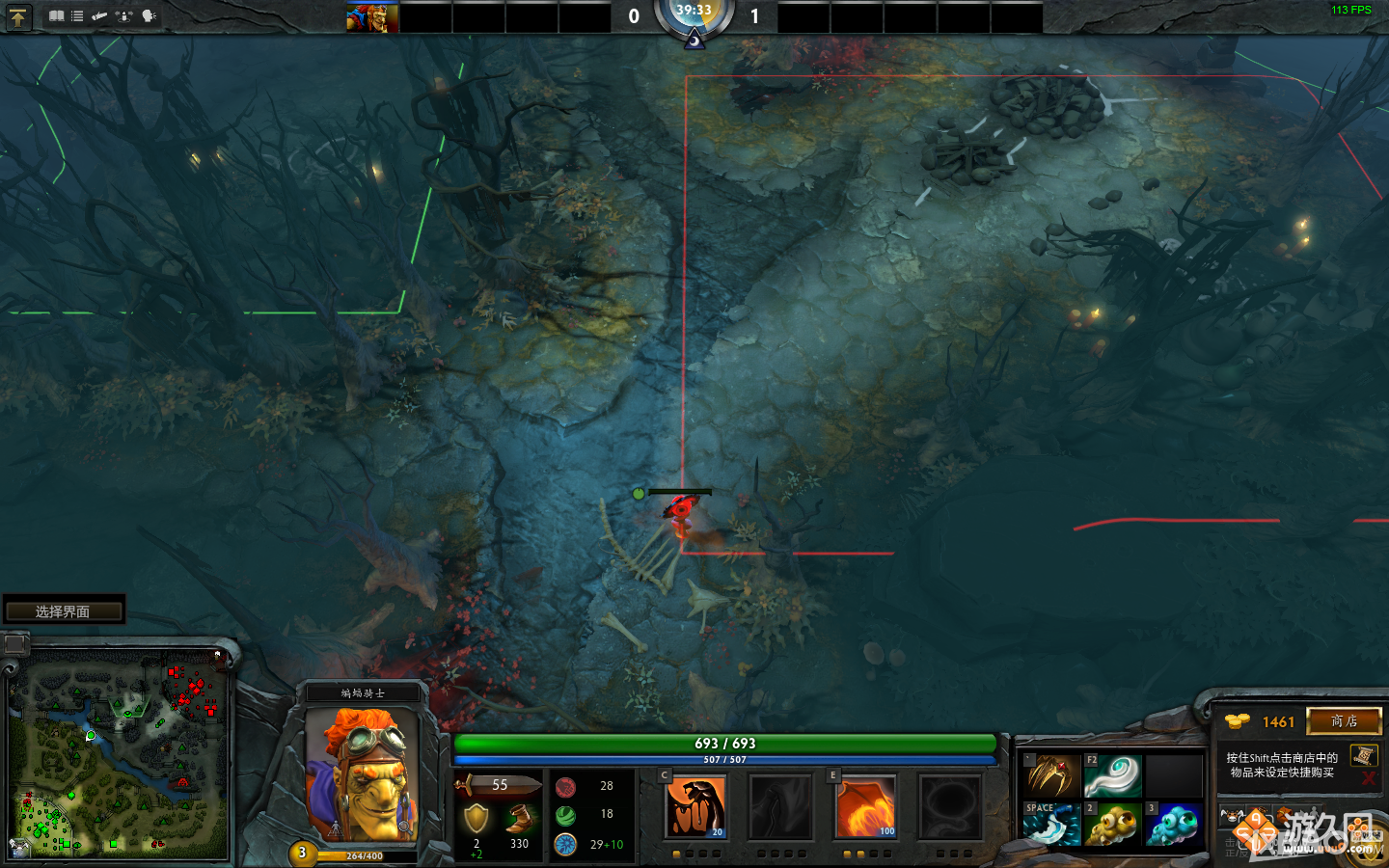This screenshot has width=1389, height=868.
Task: Click the unlearned second ability slot
Action: coord(781,808)
